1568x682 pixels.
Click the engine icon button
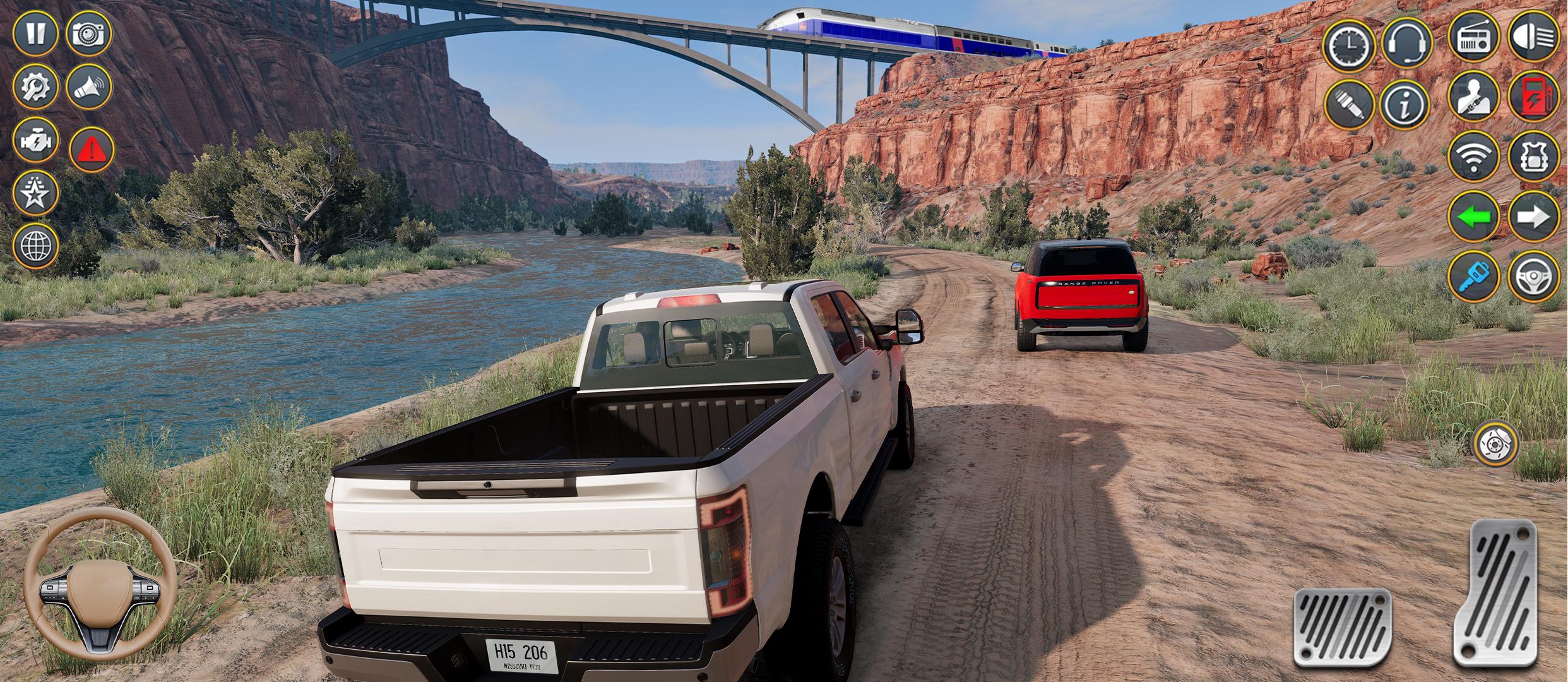(x=35, y=140)
